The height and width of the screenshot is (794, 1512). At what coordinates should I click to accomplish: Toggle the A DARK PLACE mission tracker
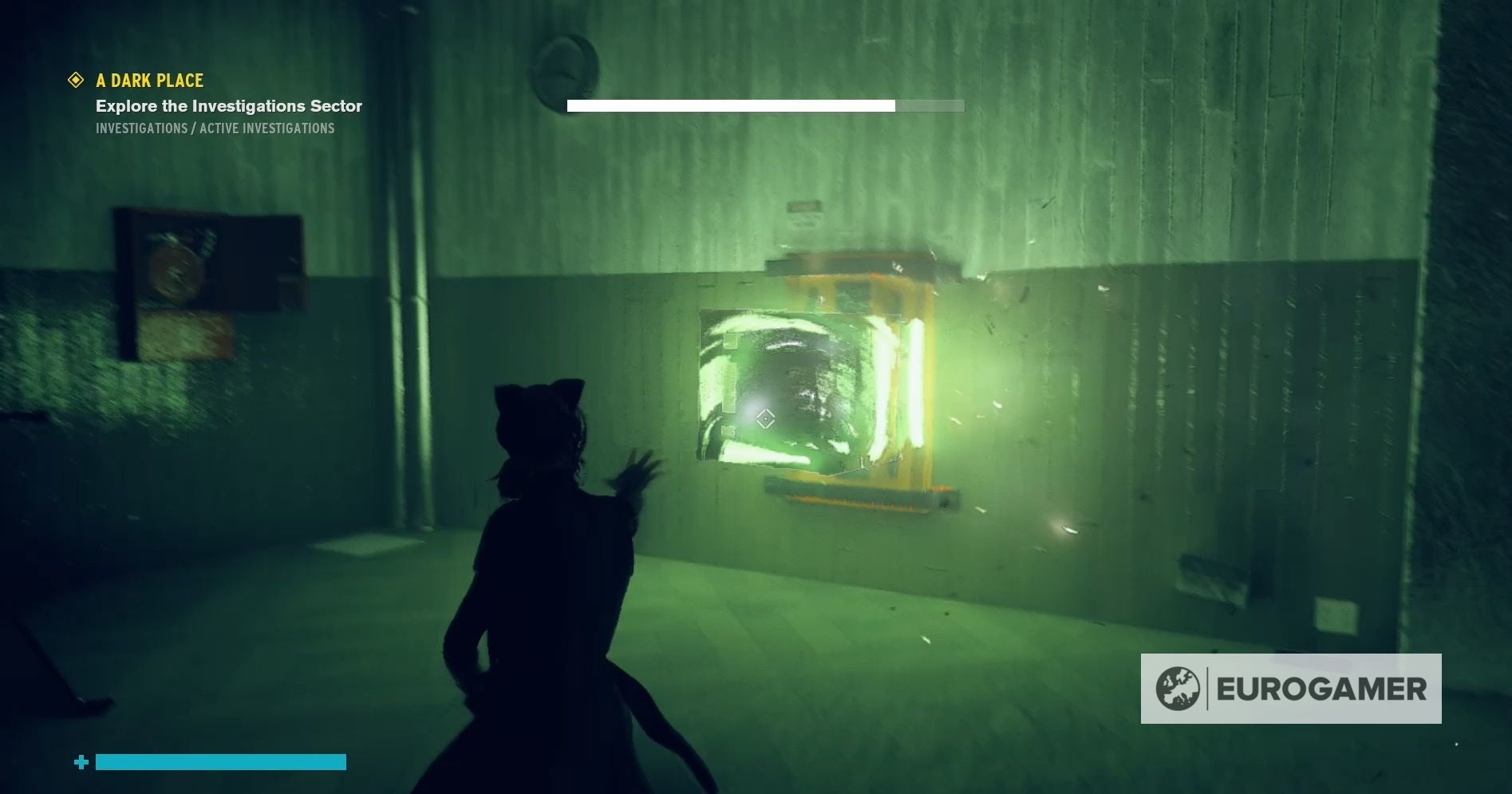pyautogui.click(x=149, y=81)
